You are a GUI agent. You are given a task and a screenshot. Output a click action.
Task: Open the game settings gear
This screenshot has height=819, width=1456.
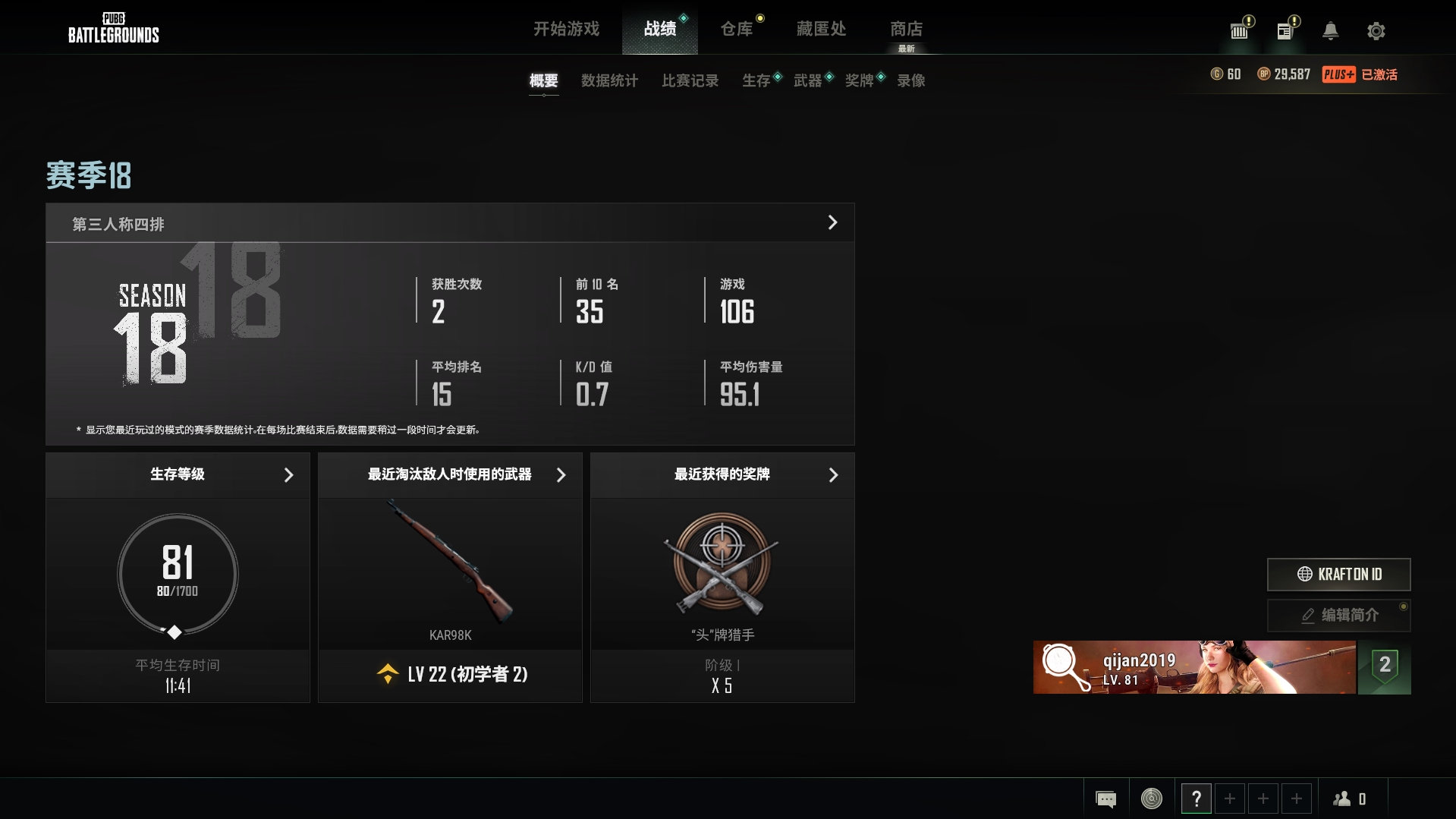(1376, 31)
